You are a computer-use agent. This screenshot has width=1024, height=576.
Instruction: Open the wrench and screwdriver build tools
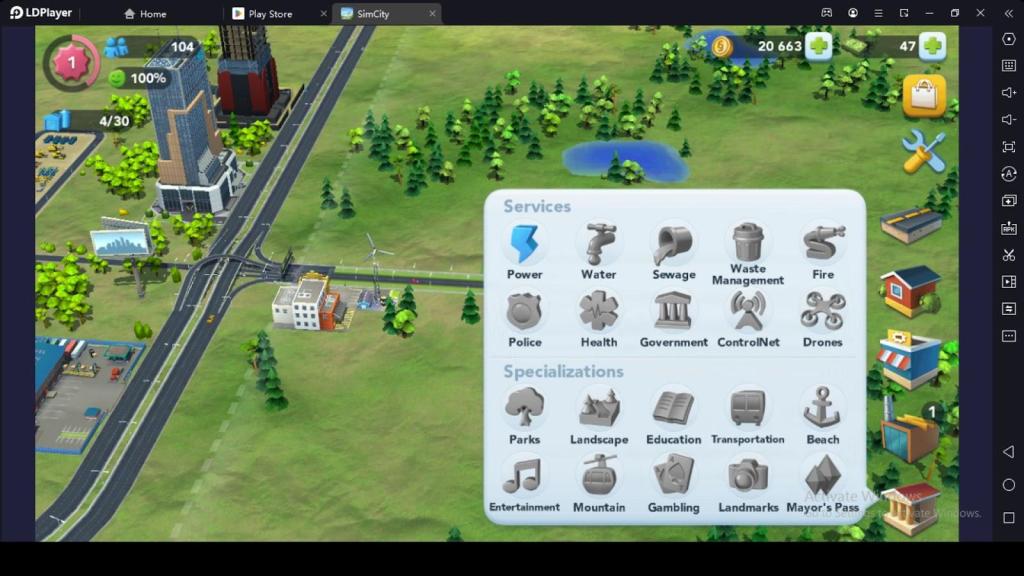[923, 151]
